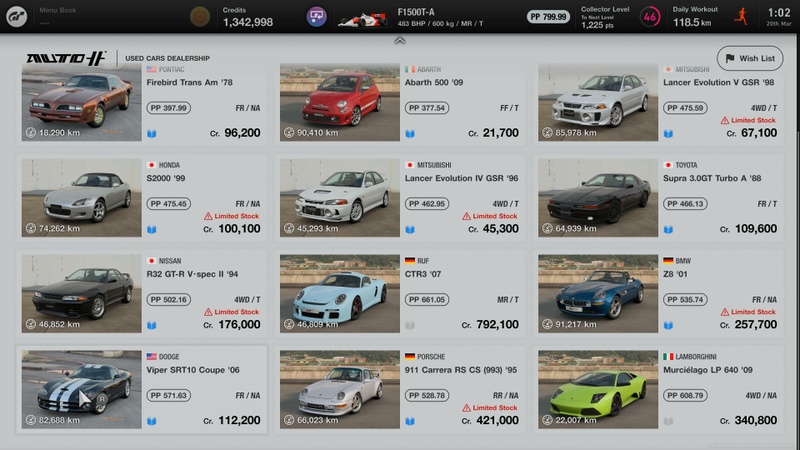Select Porsche 911 Carrera RS CS (993)
Image resolution: width=800 pixels, height=450 pixels.
pos(400,389)
